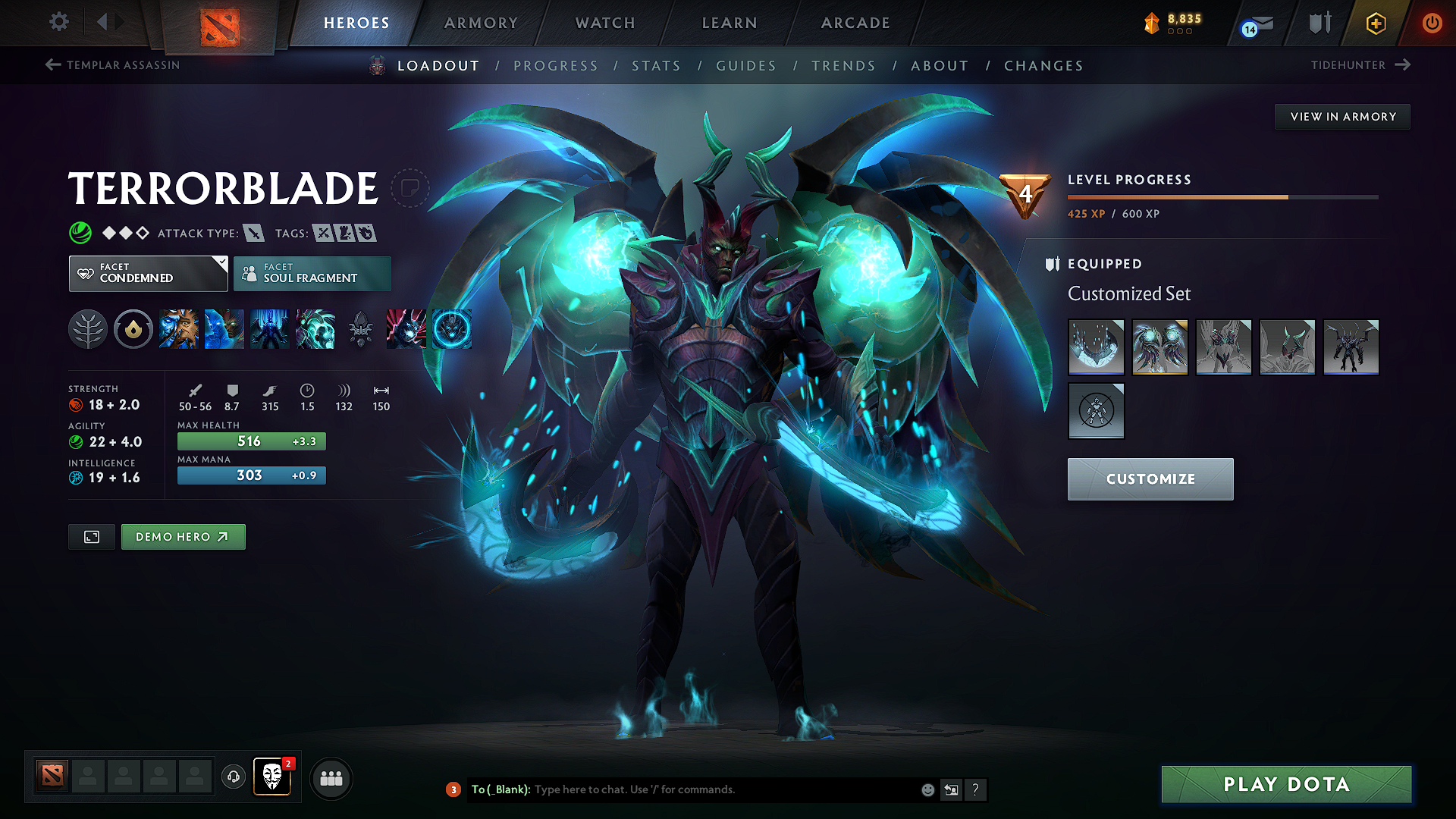Image resolution: width=1456 pixels, height=819 pixels.
Task: Click the settings gear icon
Action: point(58,22)
